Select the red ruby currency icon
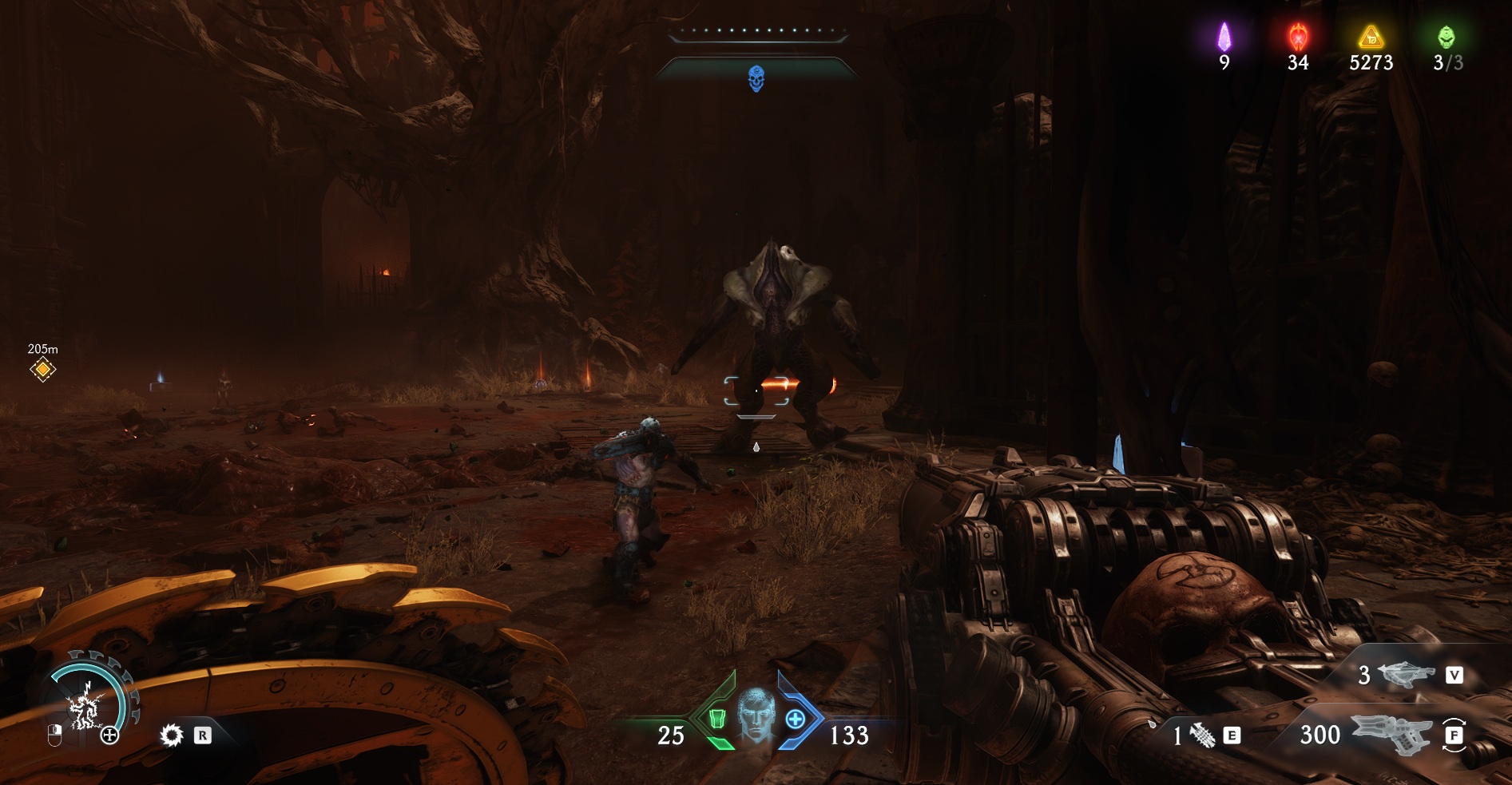Viewport: 1512px width, 785px height. pyautogui.click(x=1298, y=37)
